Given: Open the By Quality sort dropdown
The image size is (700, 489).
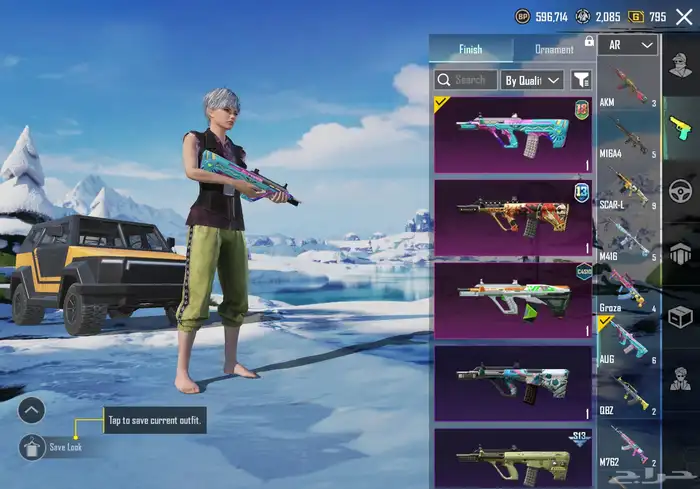Looking at the screenshot, I should point(533,80).
